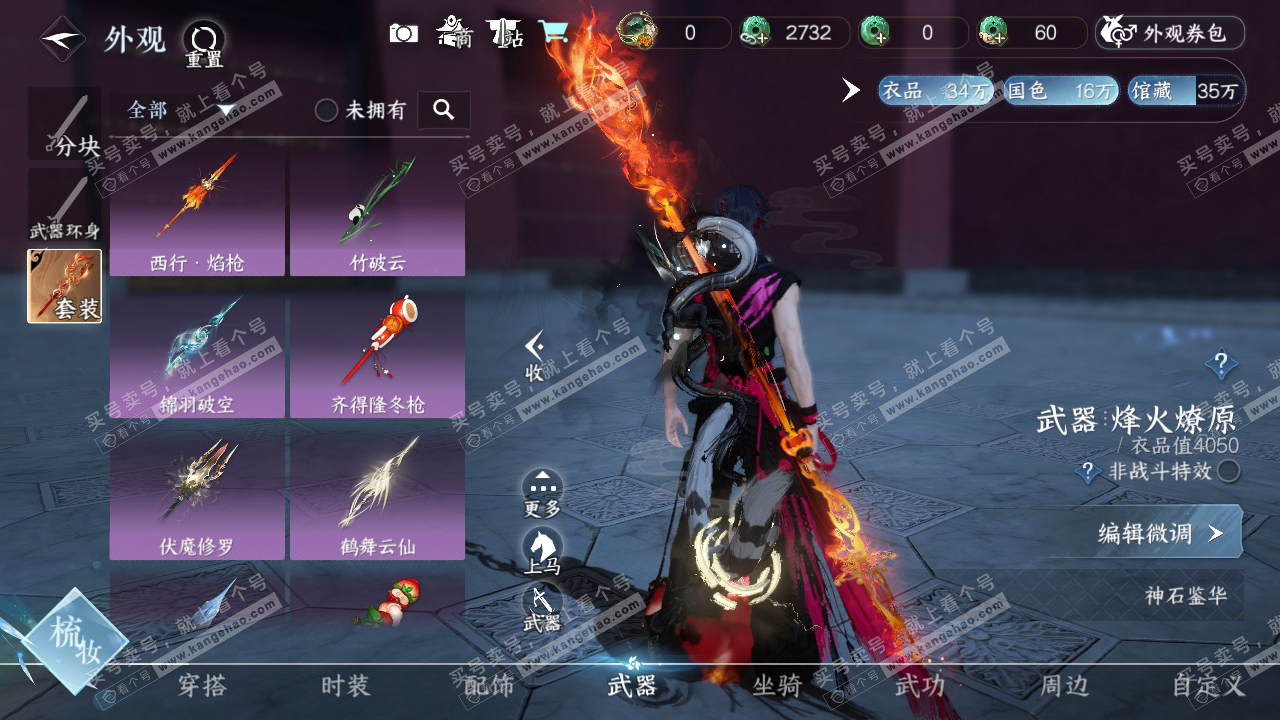
Task: Choose the 锦羽破空 weapon skin
Action: [197, 356]
